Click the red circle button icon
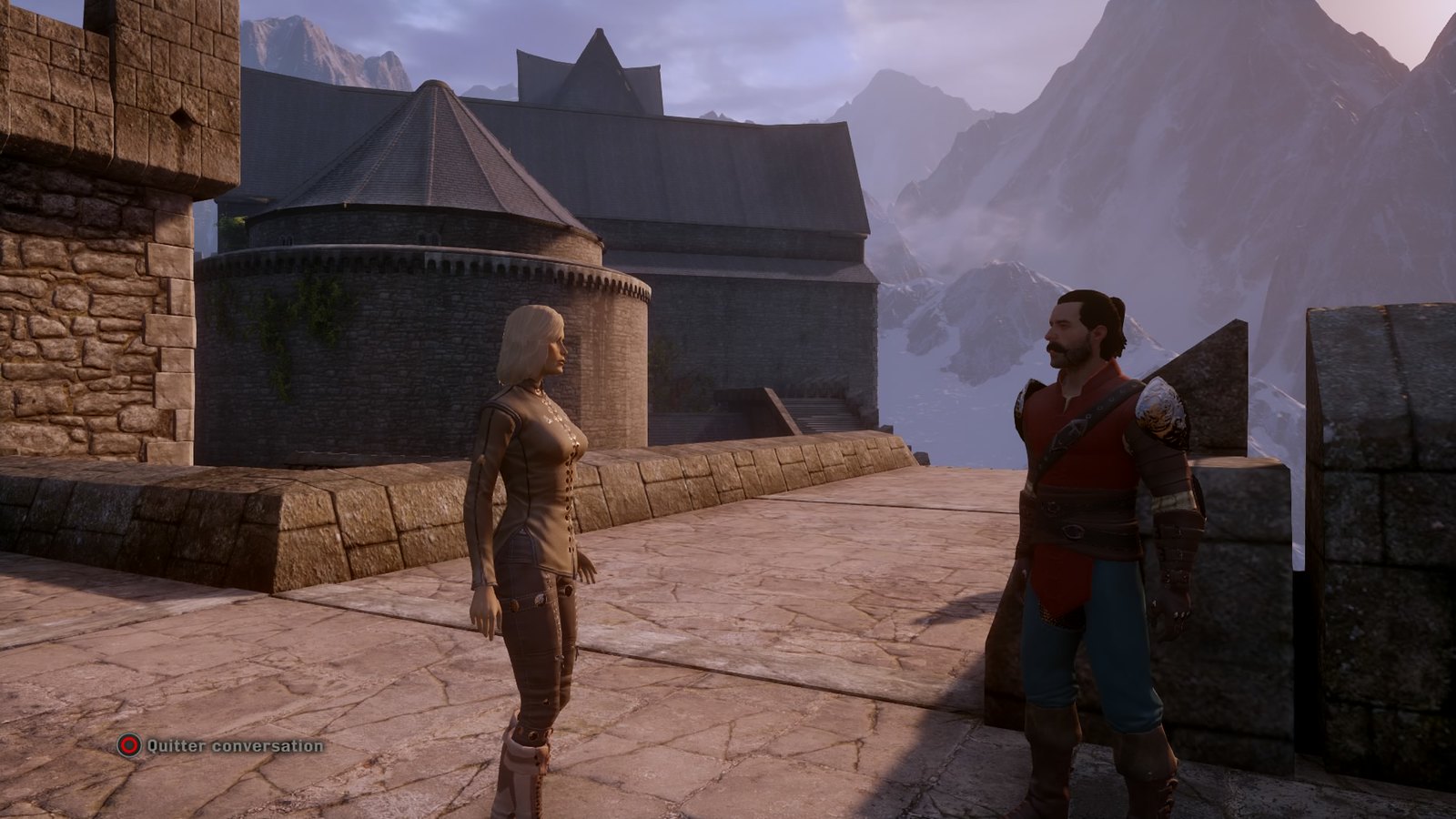This screenshot has height=819, width=1456. click(x=127, y=744)
